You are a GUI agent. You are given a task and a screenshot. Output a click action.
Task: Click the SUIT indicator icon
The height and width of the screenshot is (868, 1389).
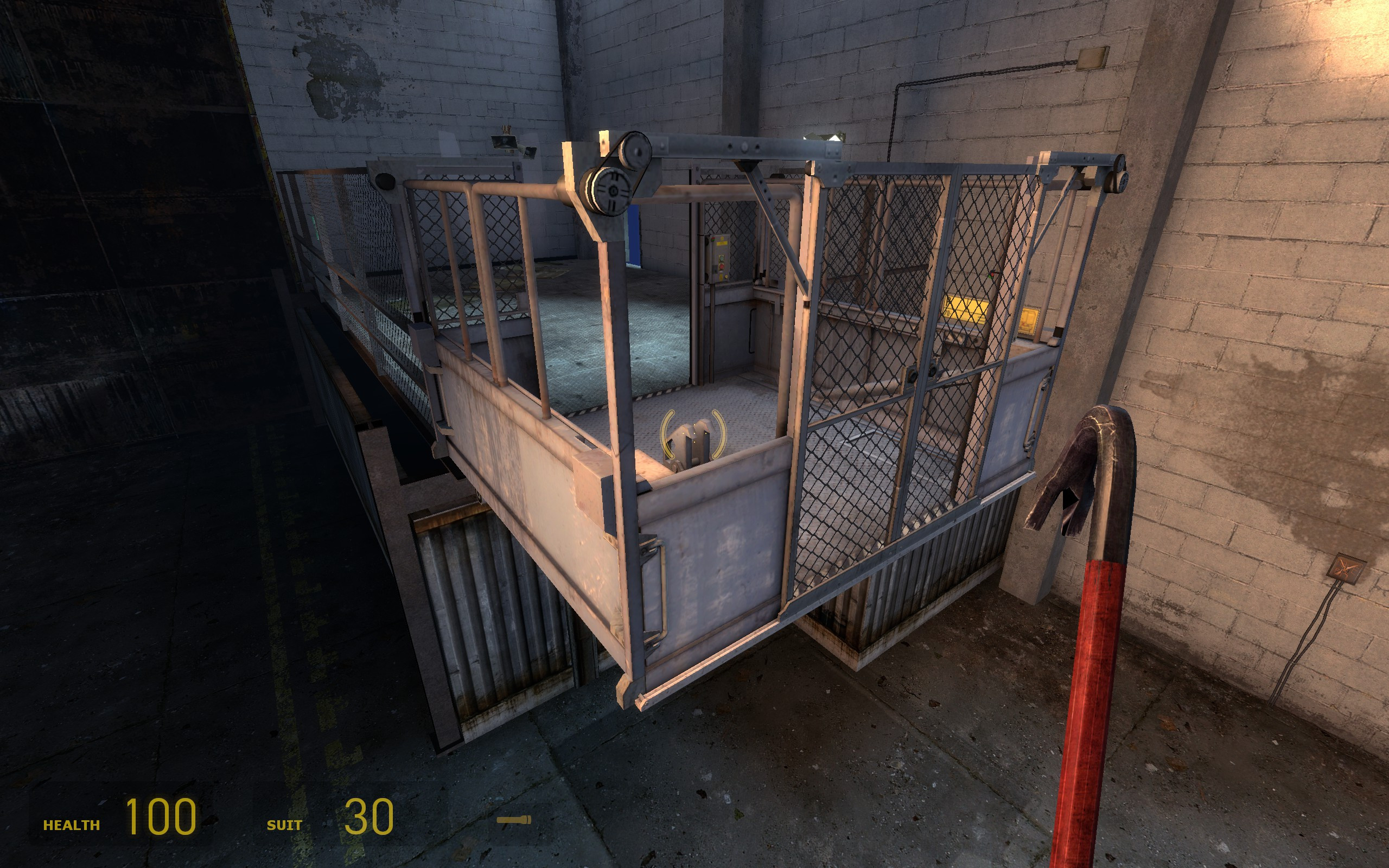click(x=285, y=825)
